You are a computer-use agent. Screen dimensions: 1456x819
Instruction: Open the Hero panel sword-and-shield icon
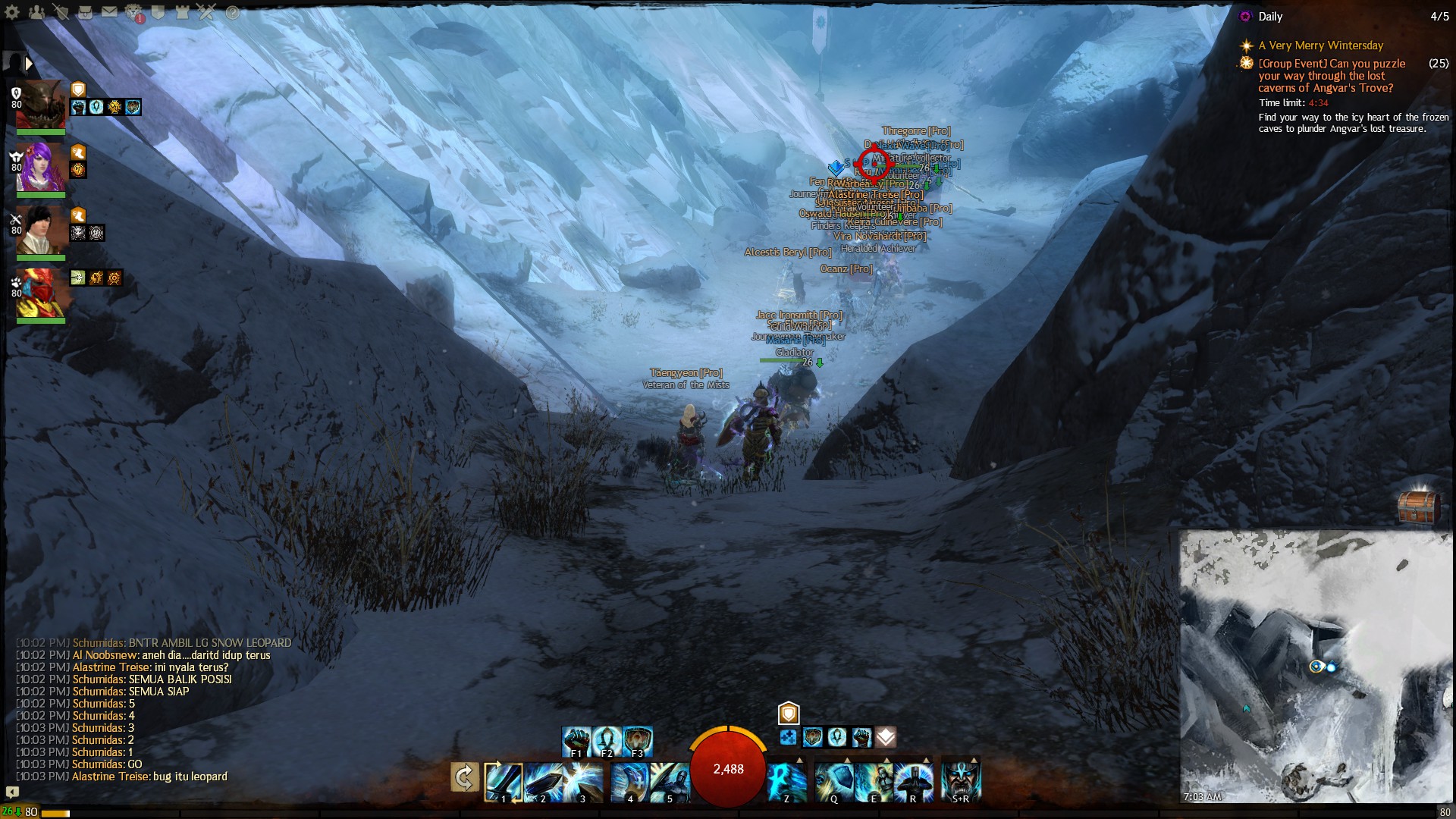(61, 12)
